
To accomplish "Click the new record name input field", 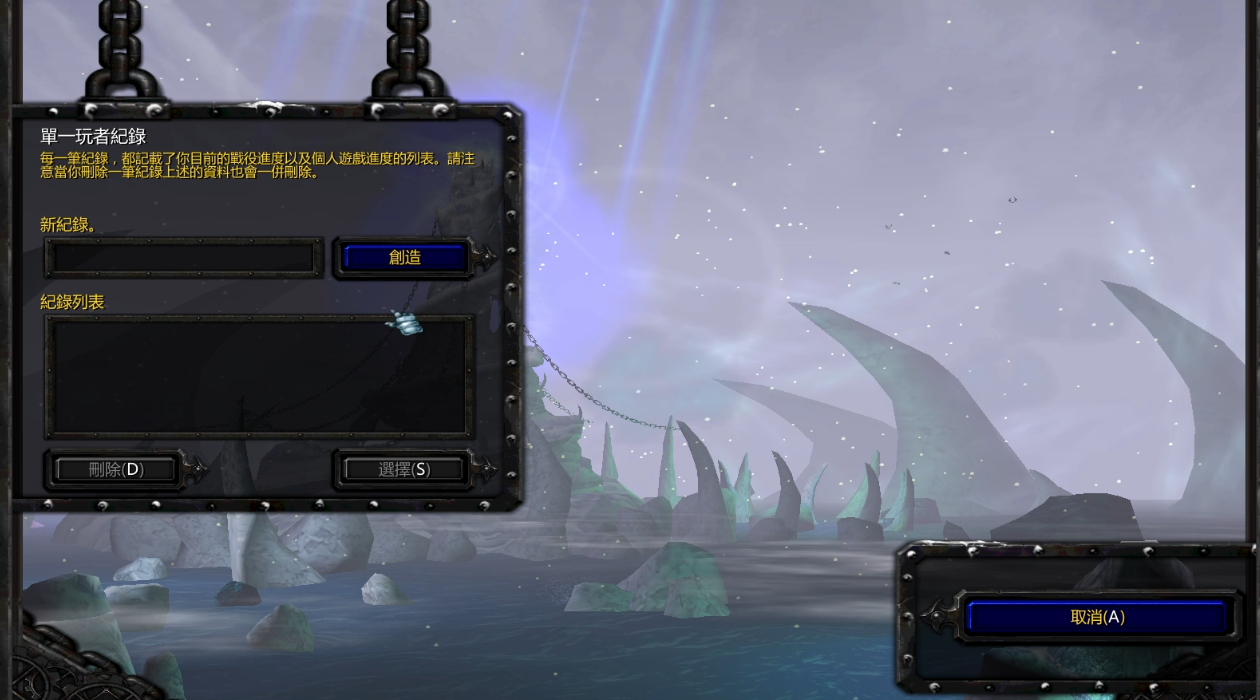I will 183,258.
